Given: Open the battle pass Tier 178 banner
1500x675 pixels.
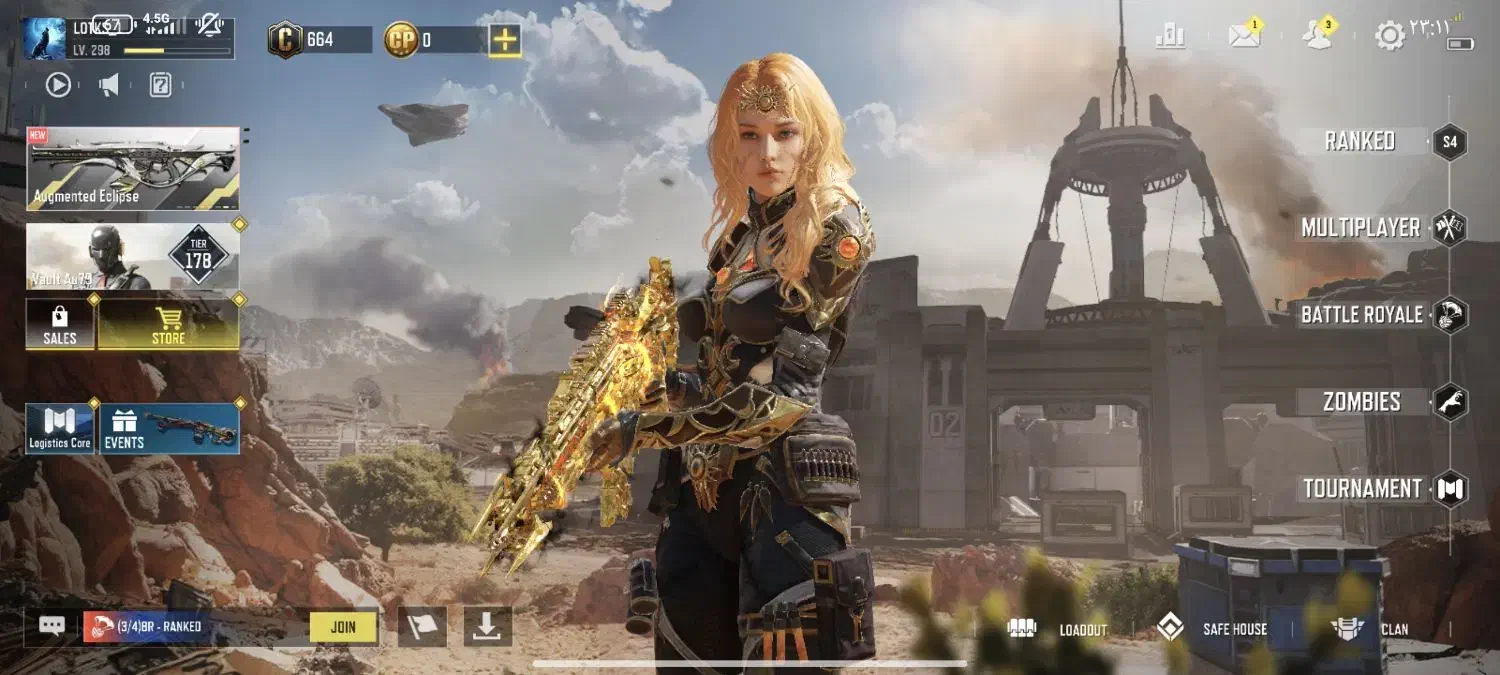Looking at the screenshot, I should coord(133,257).
